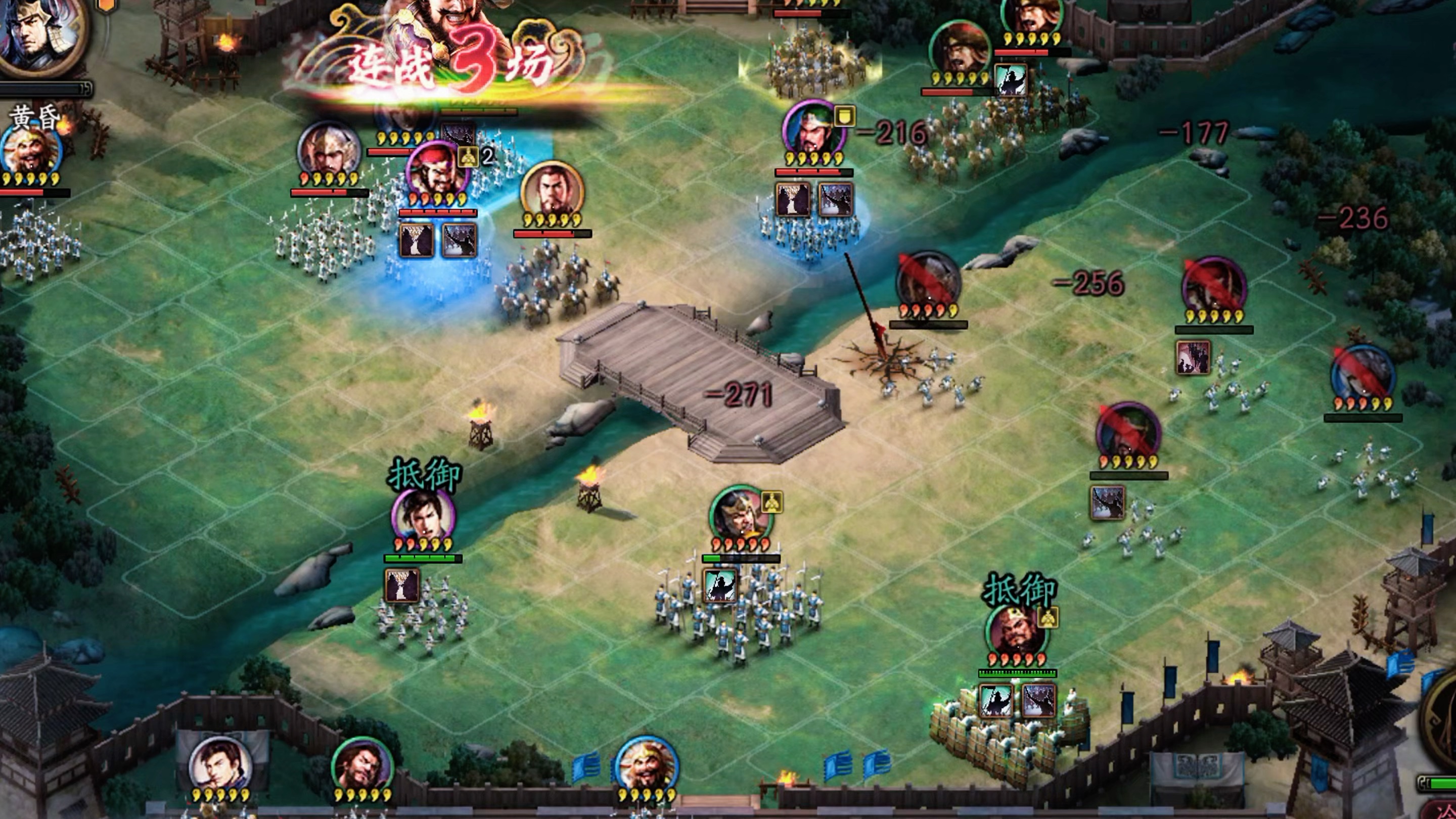Viewport: 1456px width, 819px height.
Task: Select the silver-helmeted general's portrait
Action: (x=329, y=150)
